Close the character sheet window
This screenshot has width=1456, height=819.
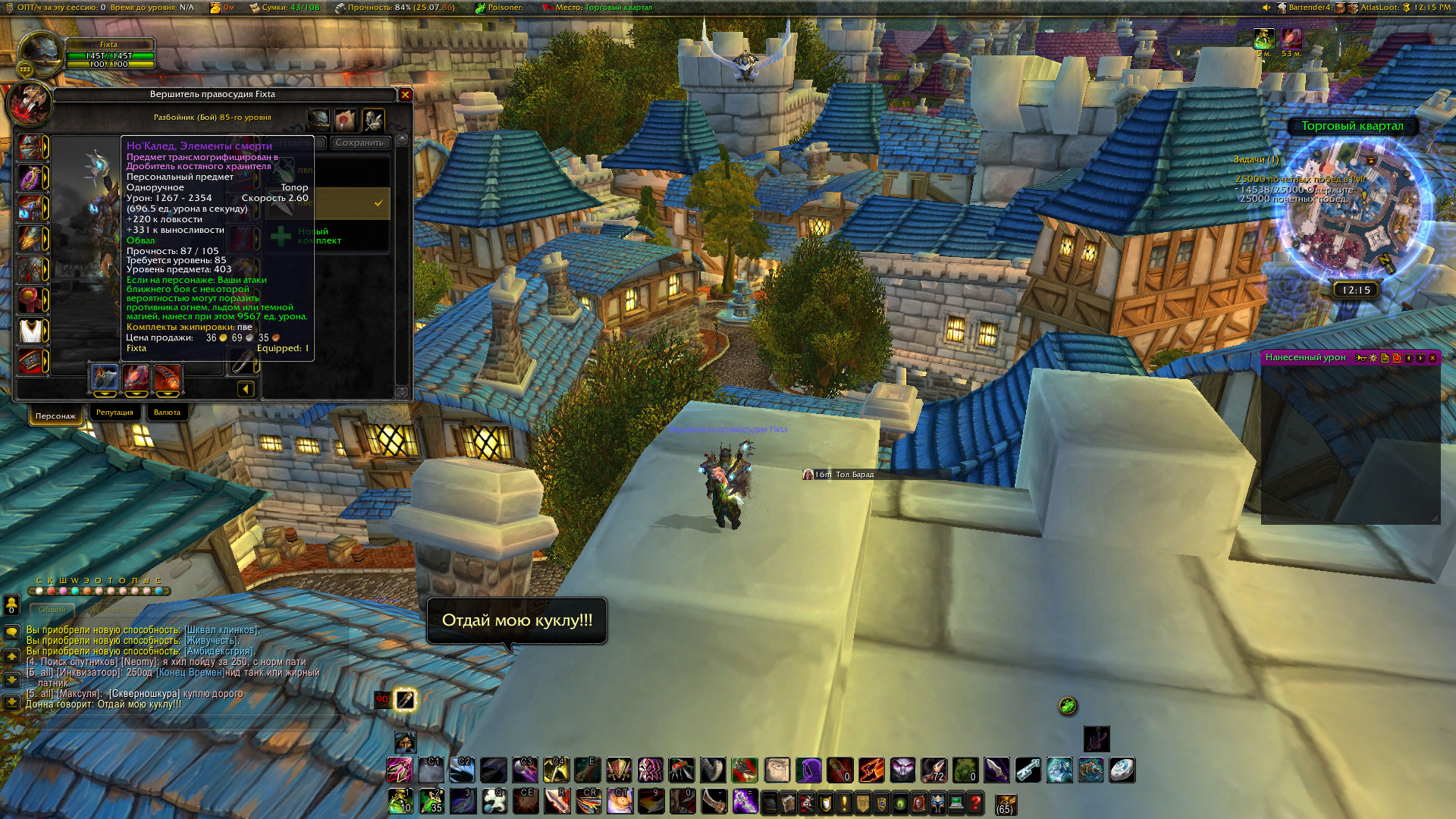[405, 95]
